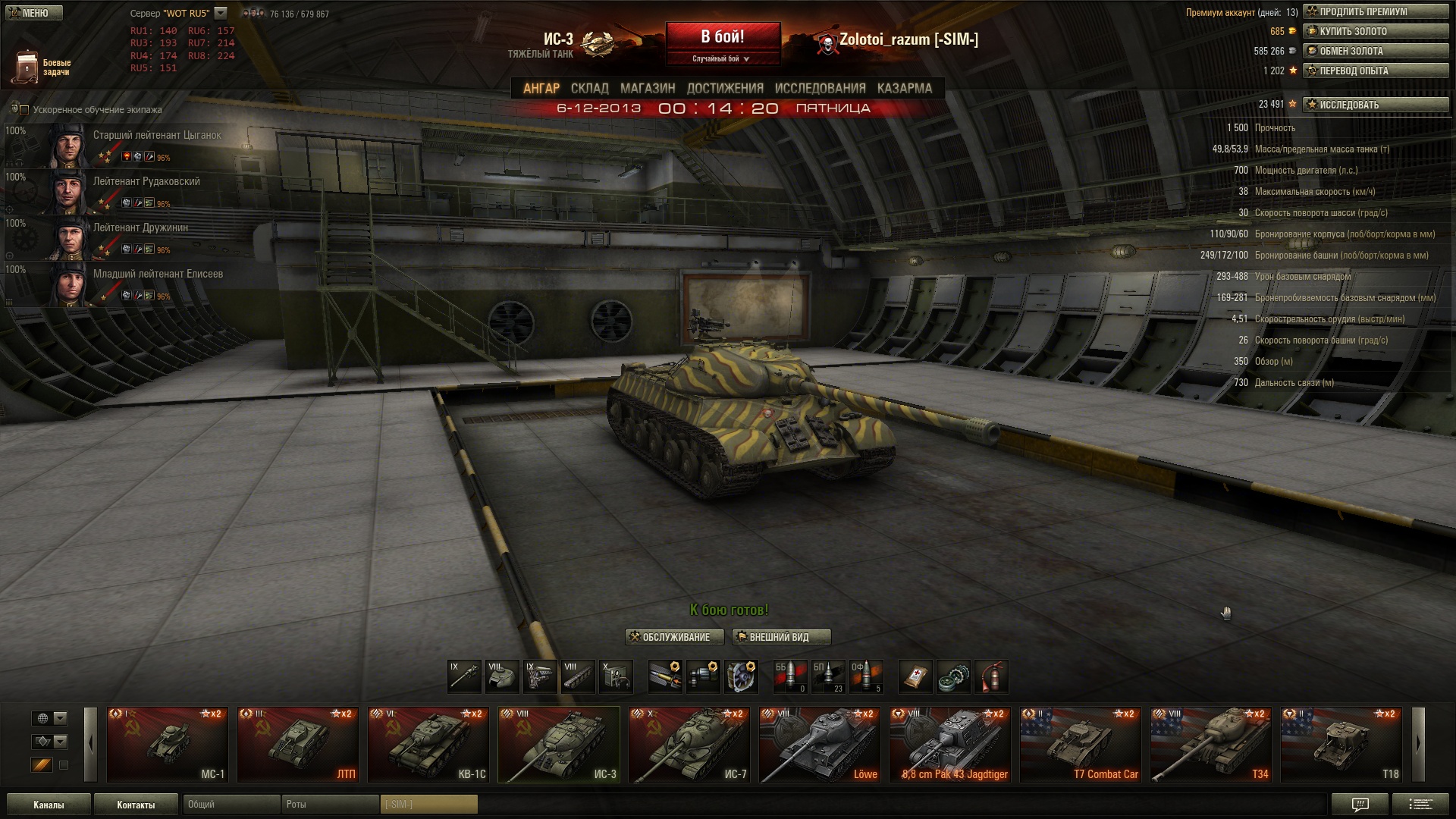Screen dimensions: 1456x819
Task: Click the ПЕРЕВОД ОПЫТА button
Action: (1376, 71)
